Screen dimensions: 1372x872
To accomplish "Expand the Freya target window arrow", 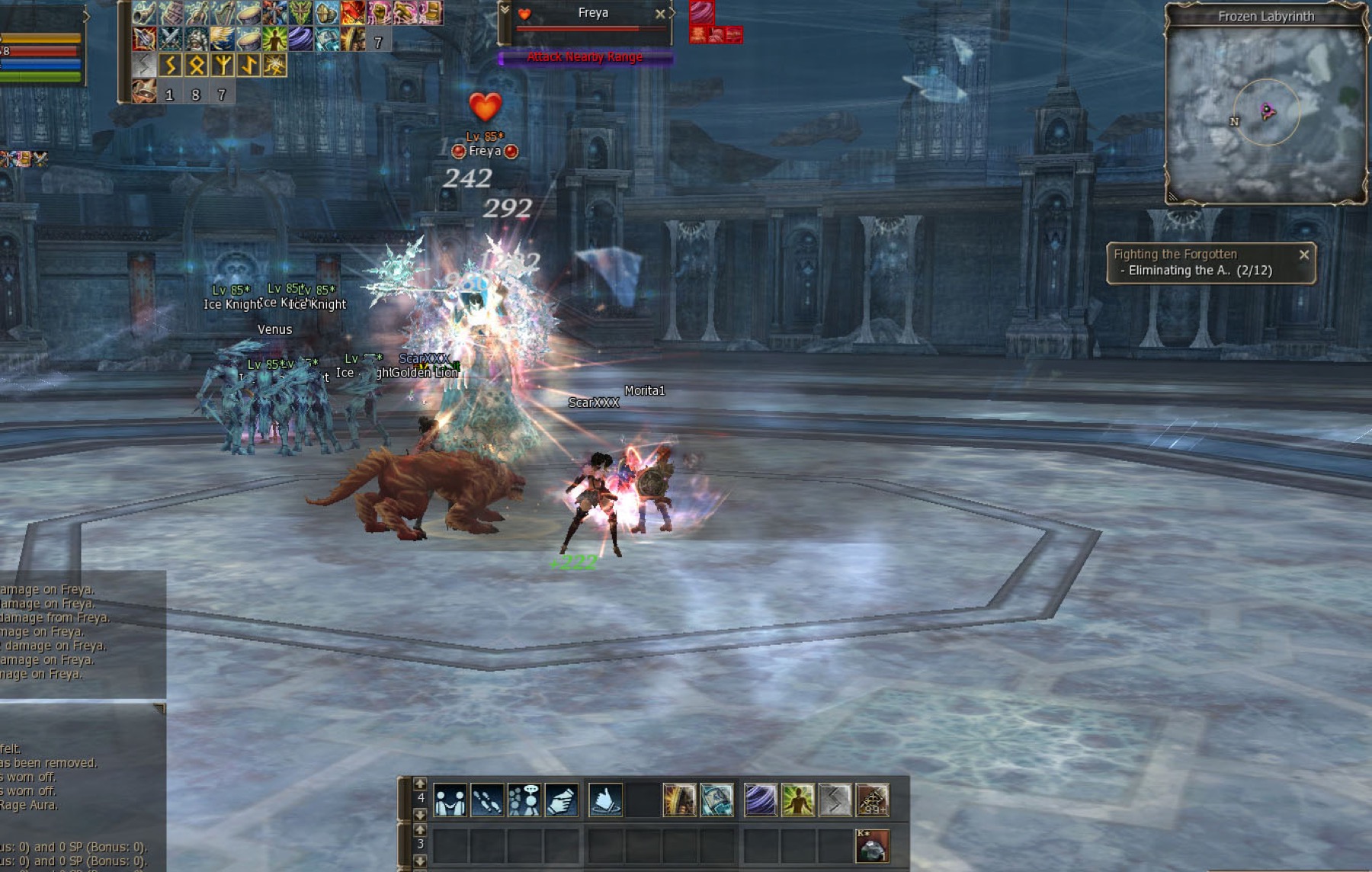I will coord(505,11).
